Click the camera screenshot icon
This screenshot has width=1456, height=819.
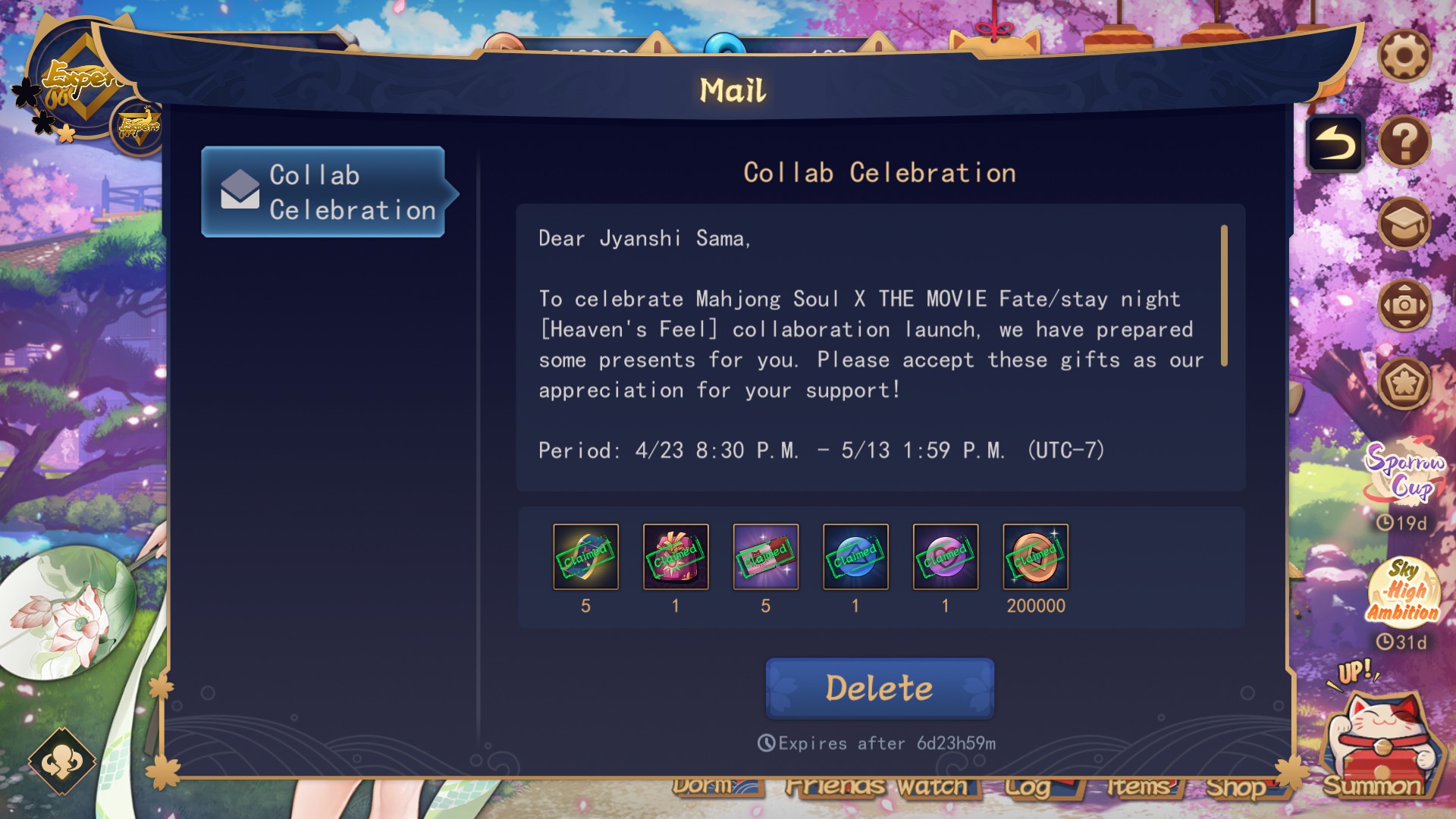pos(1404,305)
